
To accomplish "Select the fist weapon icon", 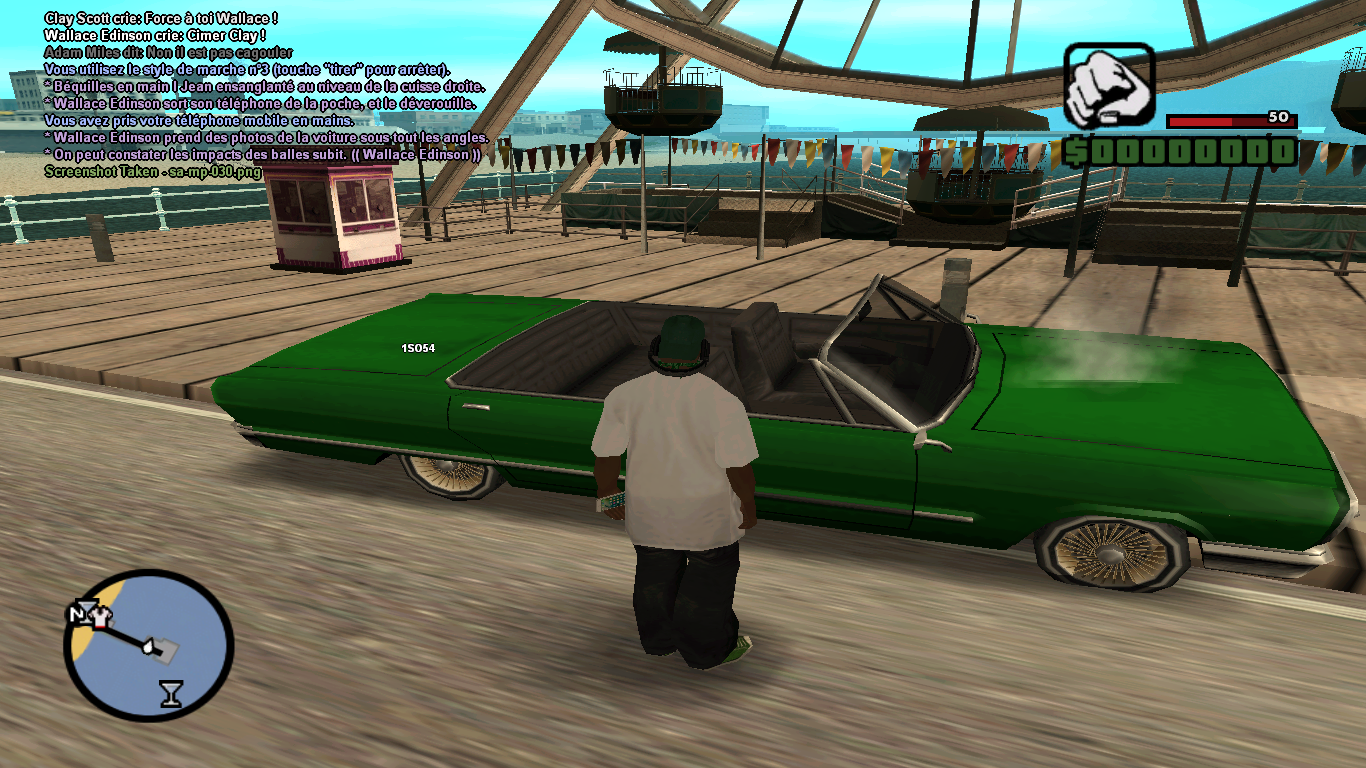I will 1108,84.
